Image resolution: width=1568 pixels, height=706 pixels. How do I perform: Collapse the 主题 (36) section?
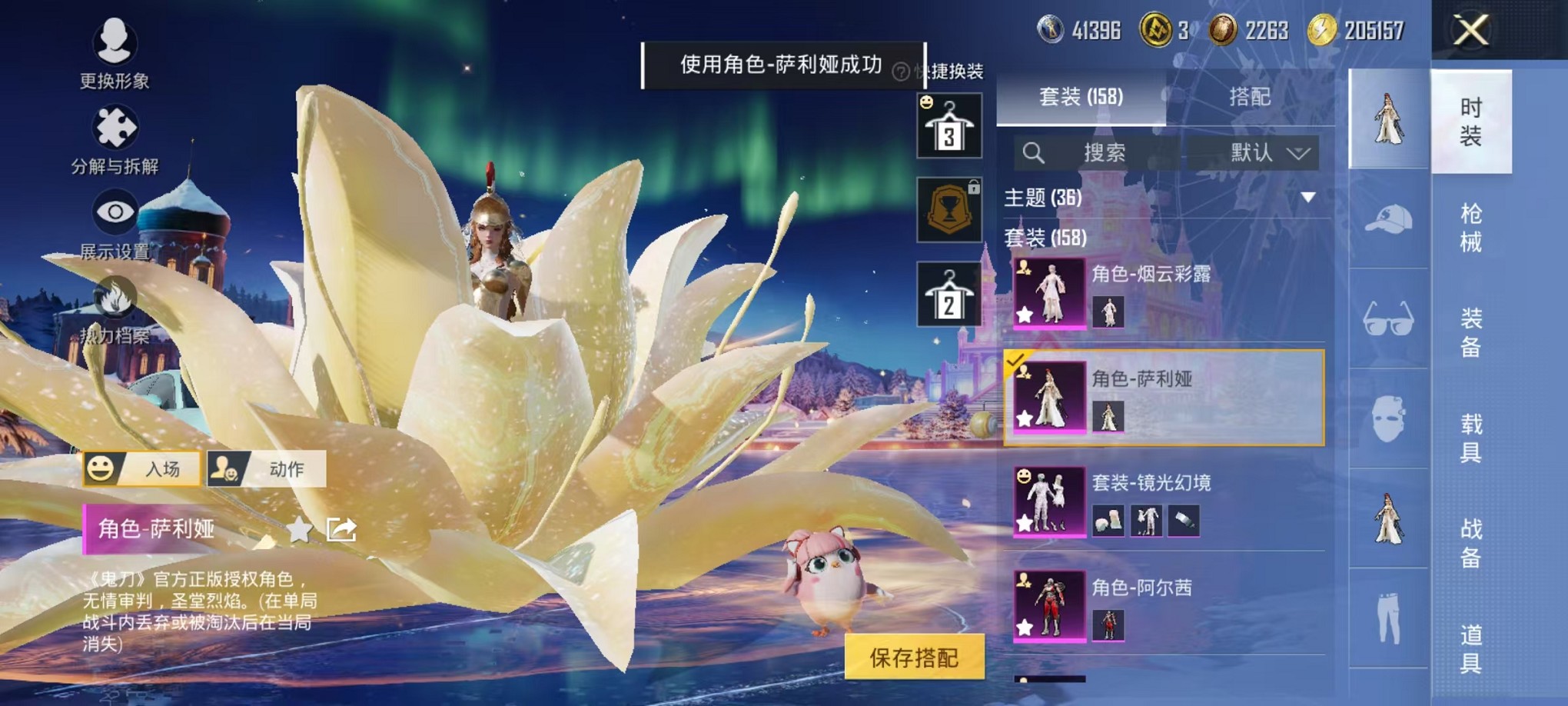[1309, 198]
